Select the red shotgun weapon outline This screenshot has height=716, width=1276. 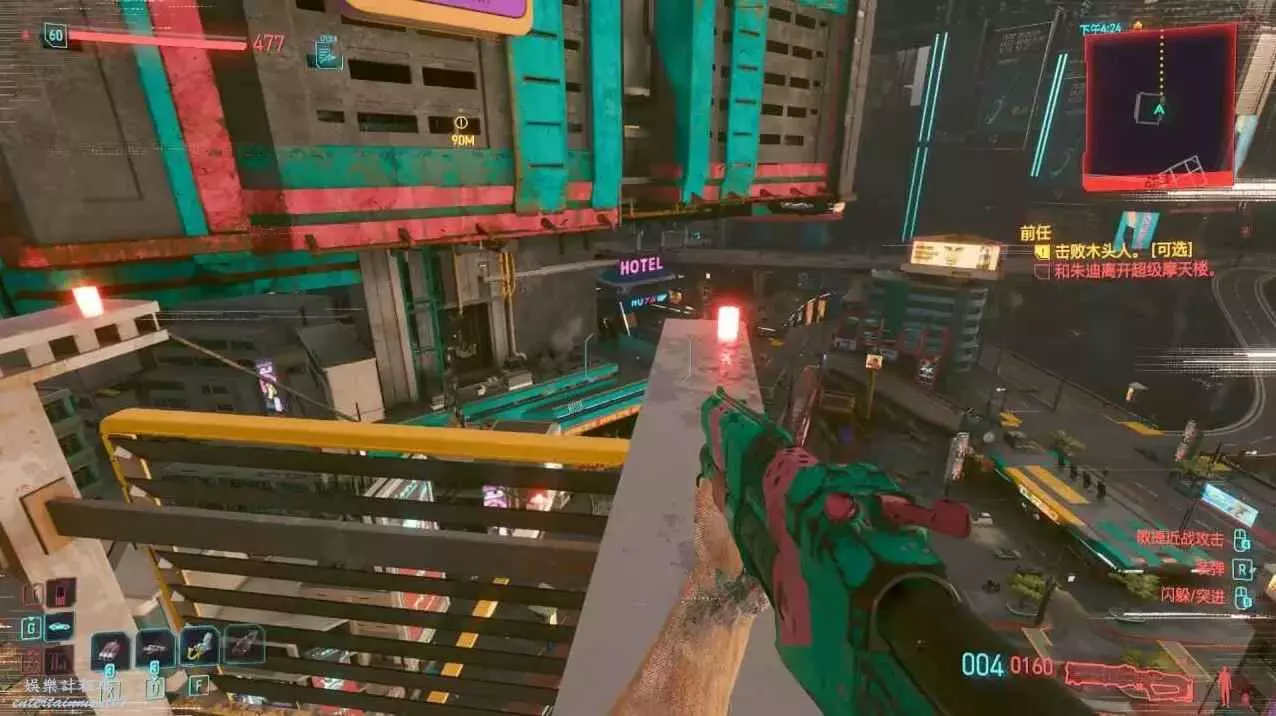point(1127,680)
